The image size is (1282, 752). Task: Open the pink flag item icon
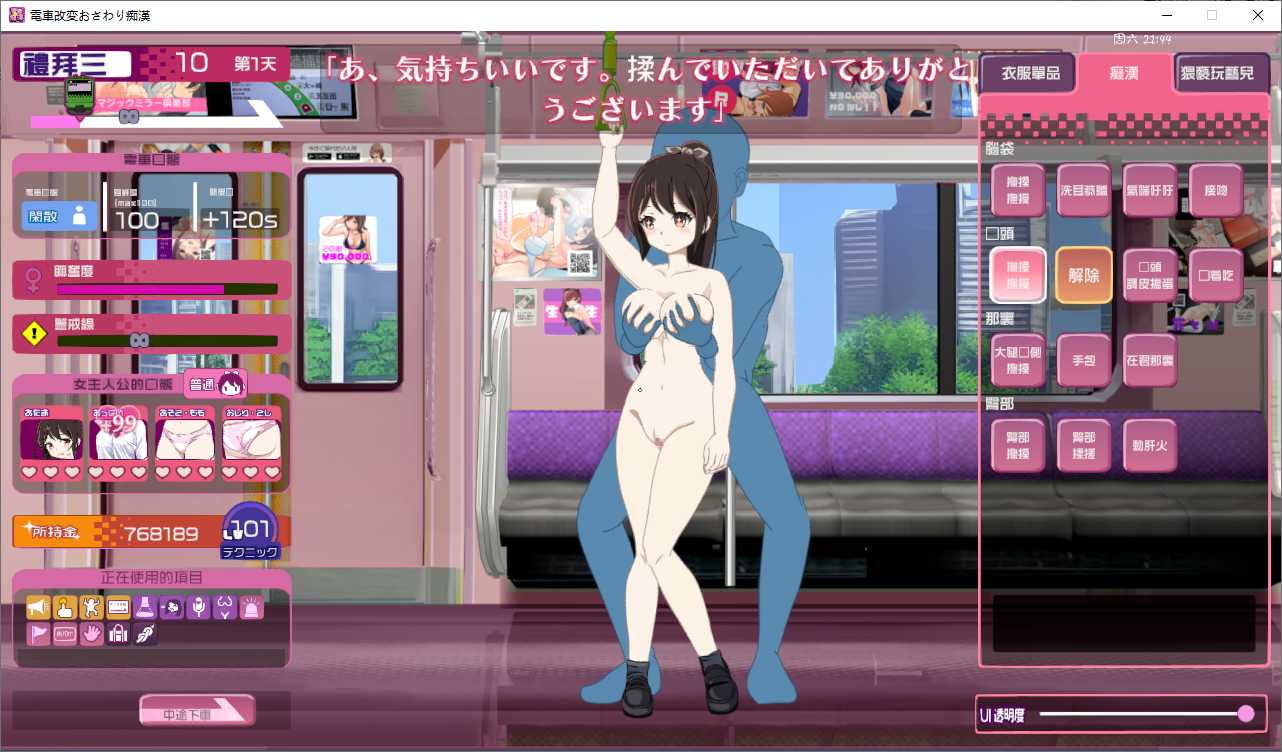[x=38, y=633]
